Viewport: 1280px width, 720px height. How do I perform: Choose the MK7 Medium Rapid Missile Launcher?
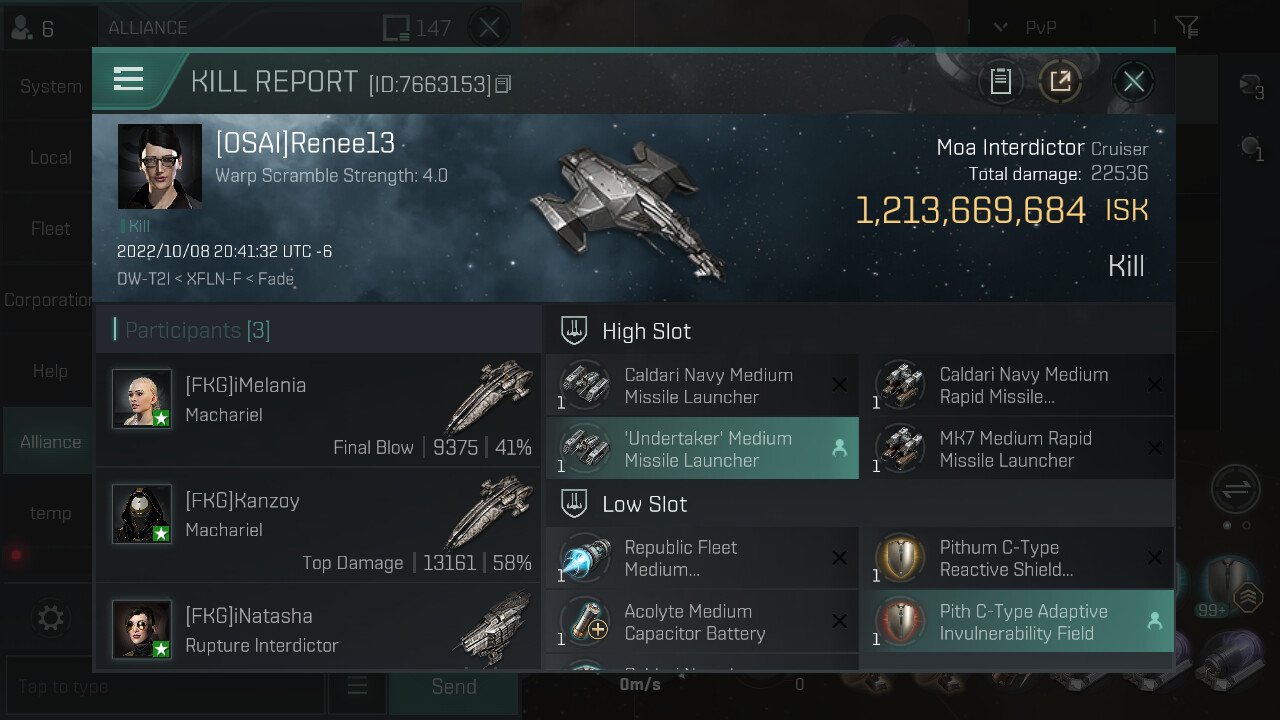tap(1017, 449)
